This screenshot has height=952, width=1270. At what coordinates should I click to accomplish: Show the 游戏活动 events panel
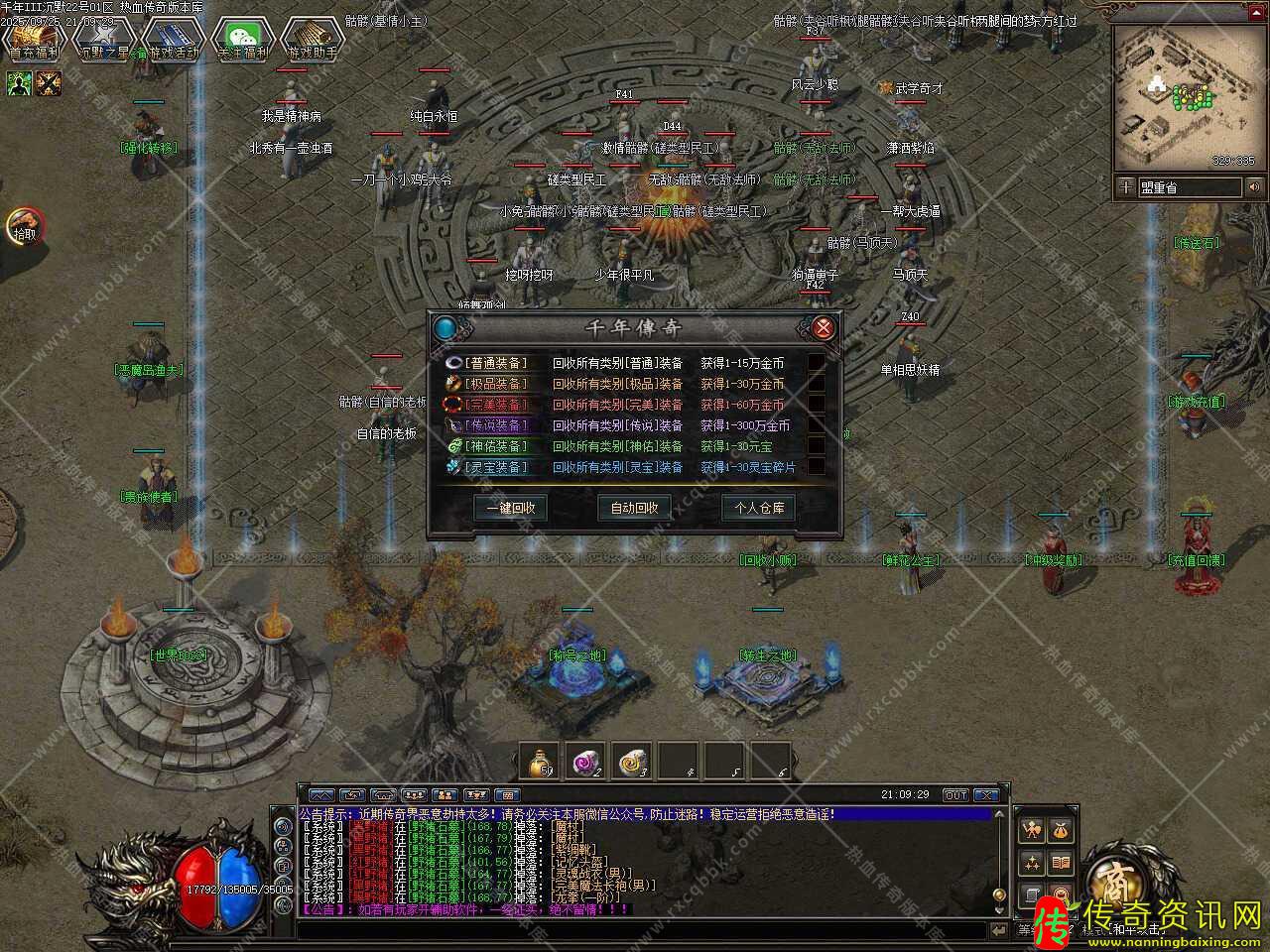tap(173, 40)
